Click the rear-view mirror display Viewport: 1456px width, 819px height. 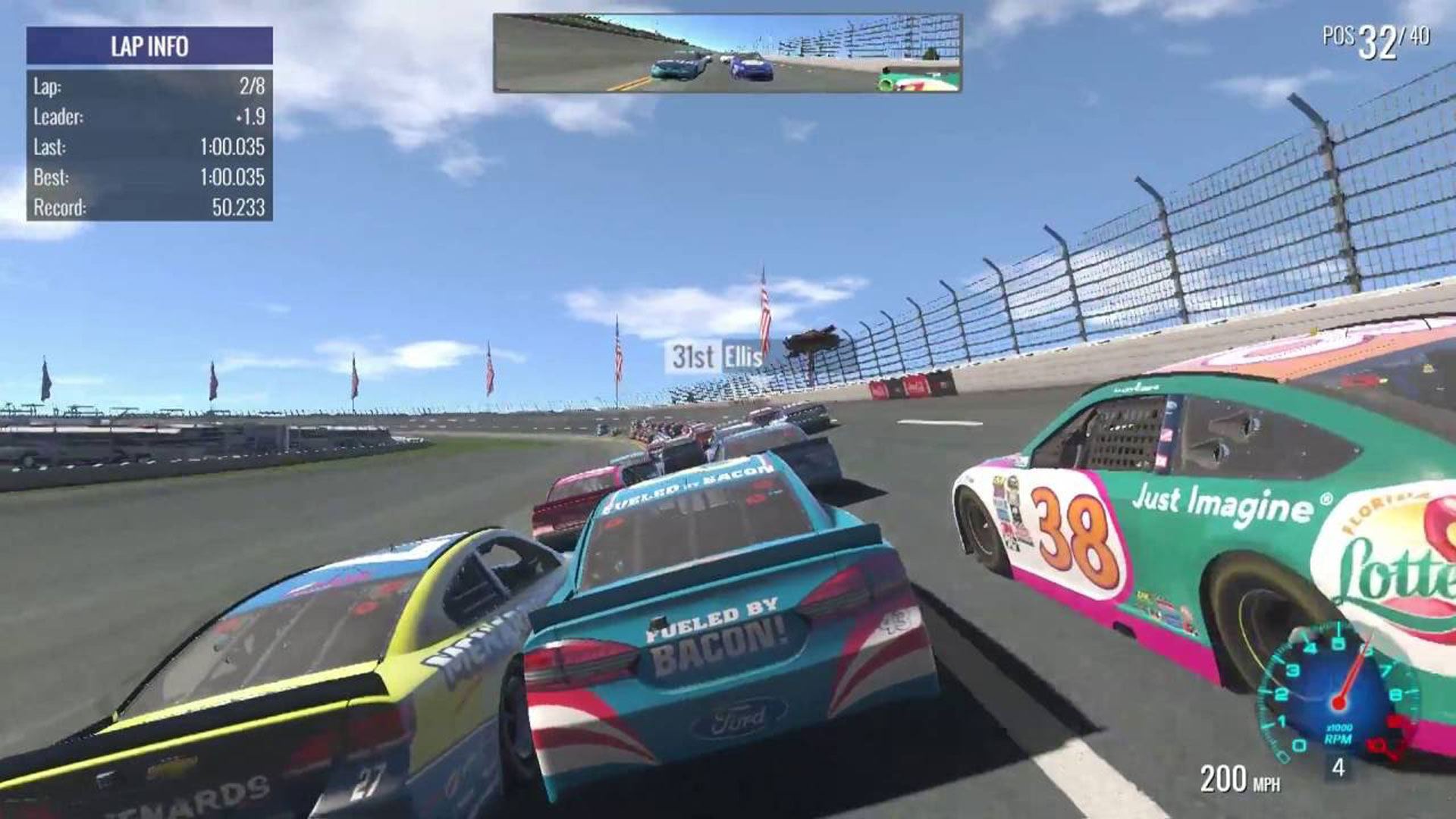point(727,53)
